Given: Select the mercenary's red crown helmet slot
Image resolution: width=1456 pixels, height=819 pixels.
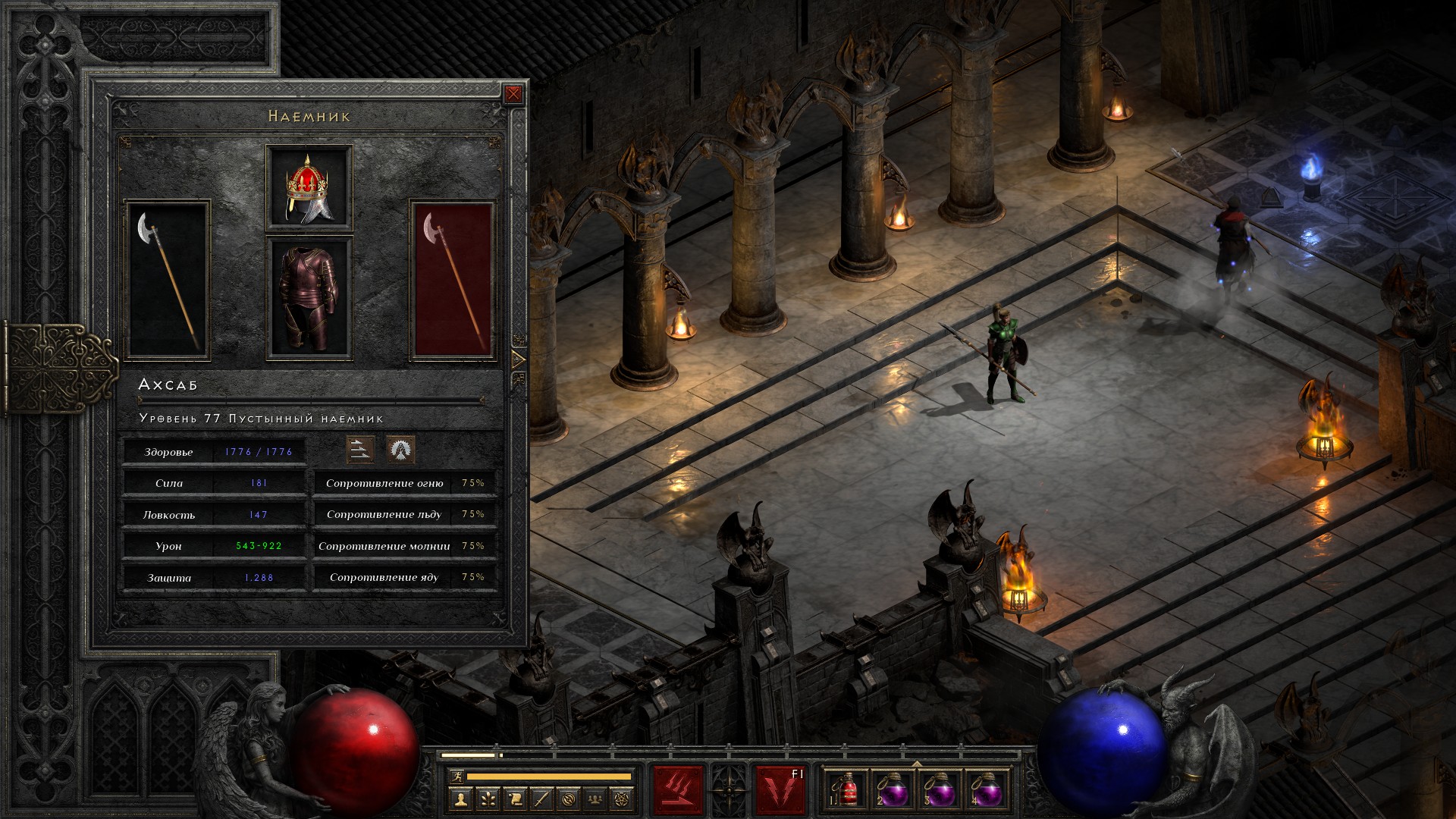Looking at the screenshot, I should click(x=309, y=187).
